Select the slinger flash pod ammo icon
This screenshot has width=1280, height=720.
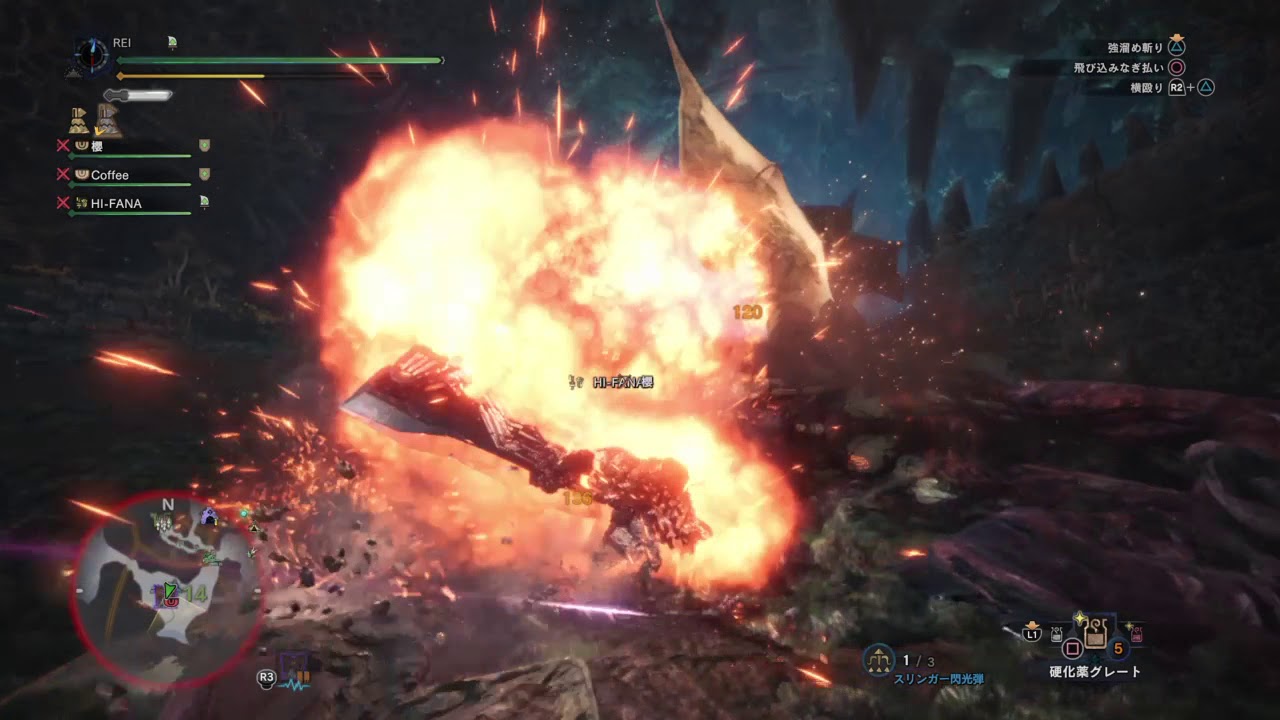coord(879,661)
